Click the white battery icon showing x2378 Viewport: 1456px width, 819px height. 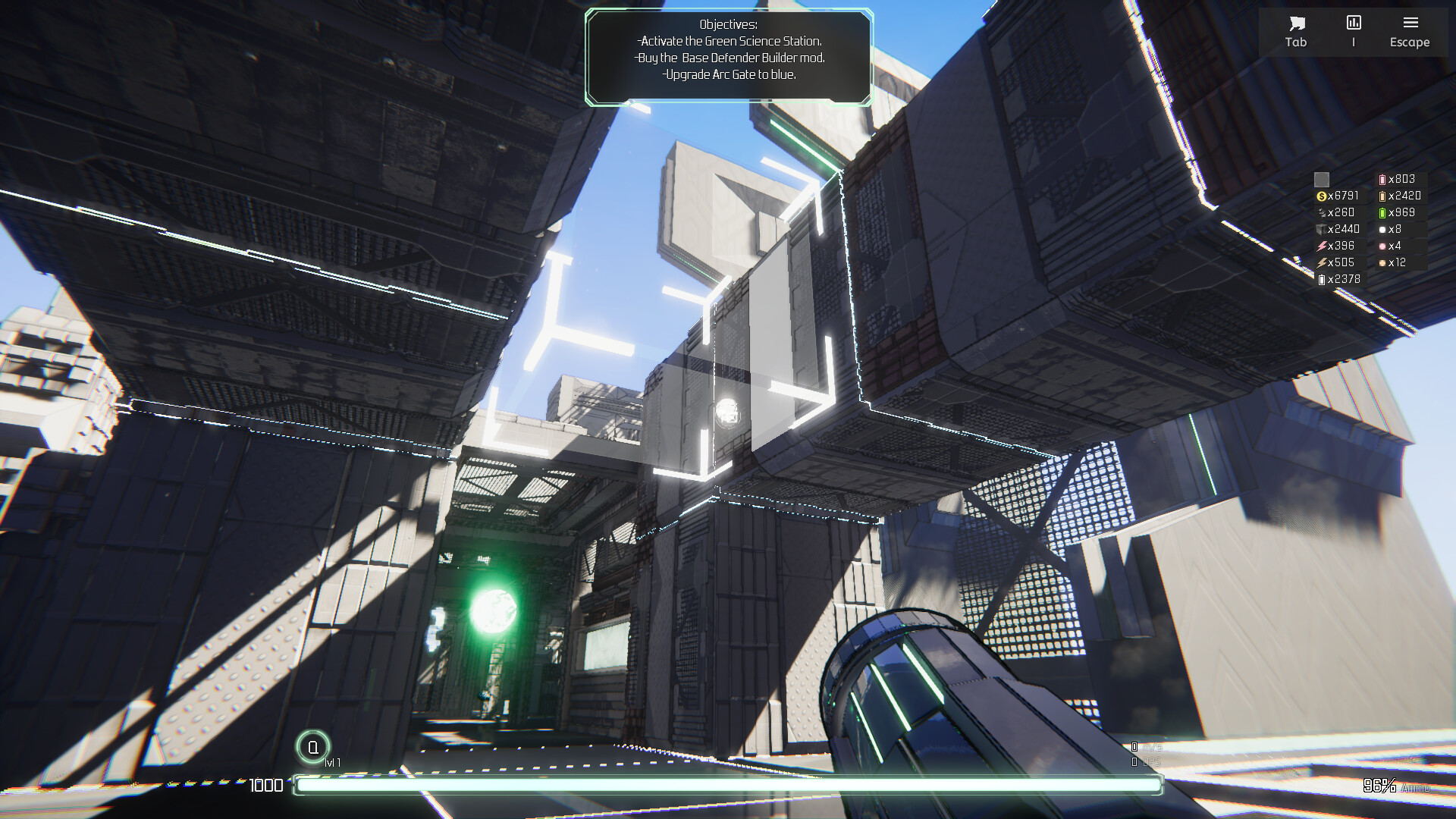click(x=1321, y=280)
